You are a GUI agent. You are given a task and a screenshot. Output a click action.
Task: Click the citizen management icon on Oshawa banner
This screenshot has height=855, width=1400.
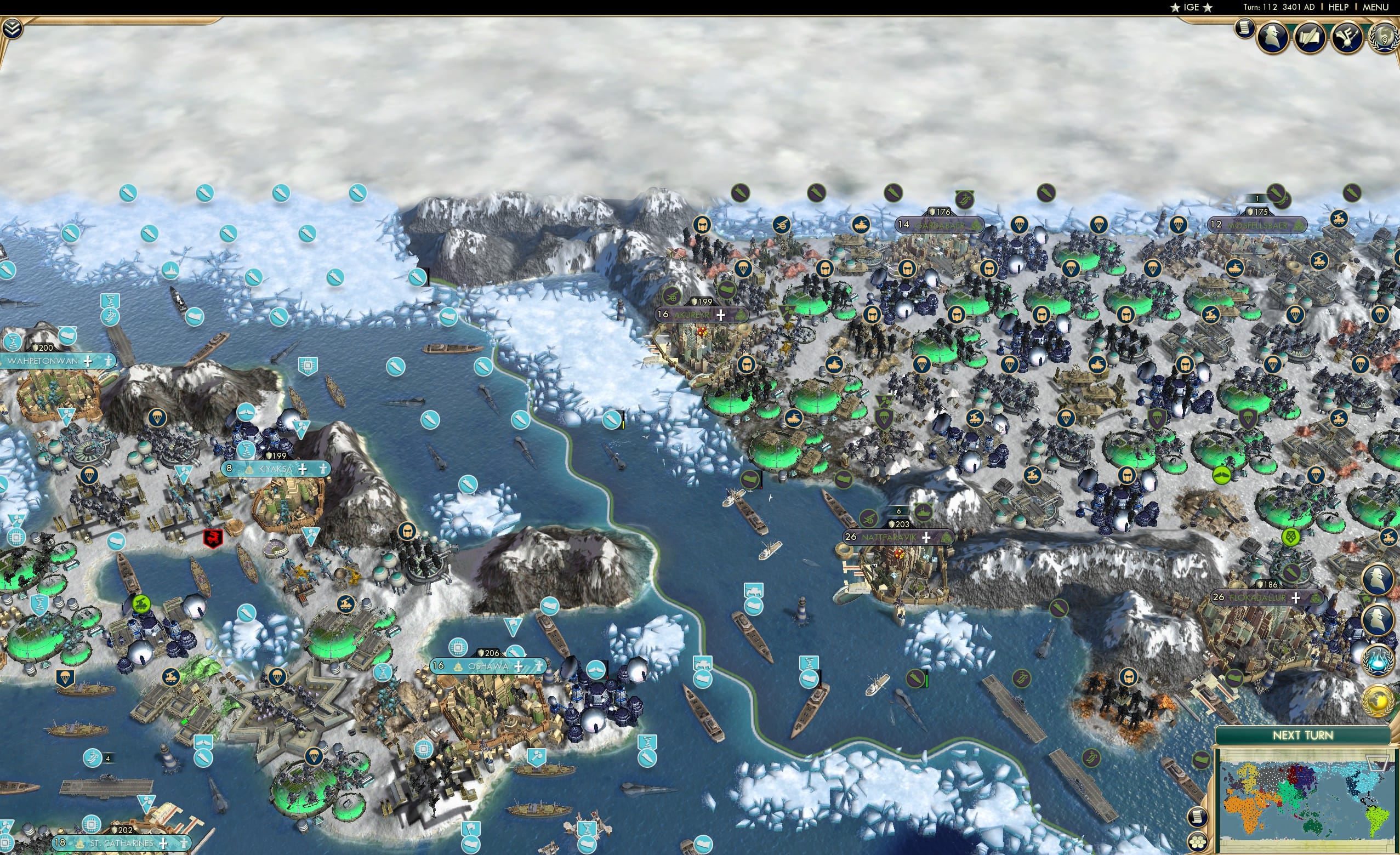[542, 666]
